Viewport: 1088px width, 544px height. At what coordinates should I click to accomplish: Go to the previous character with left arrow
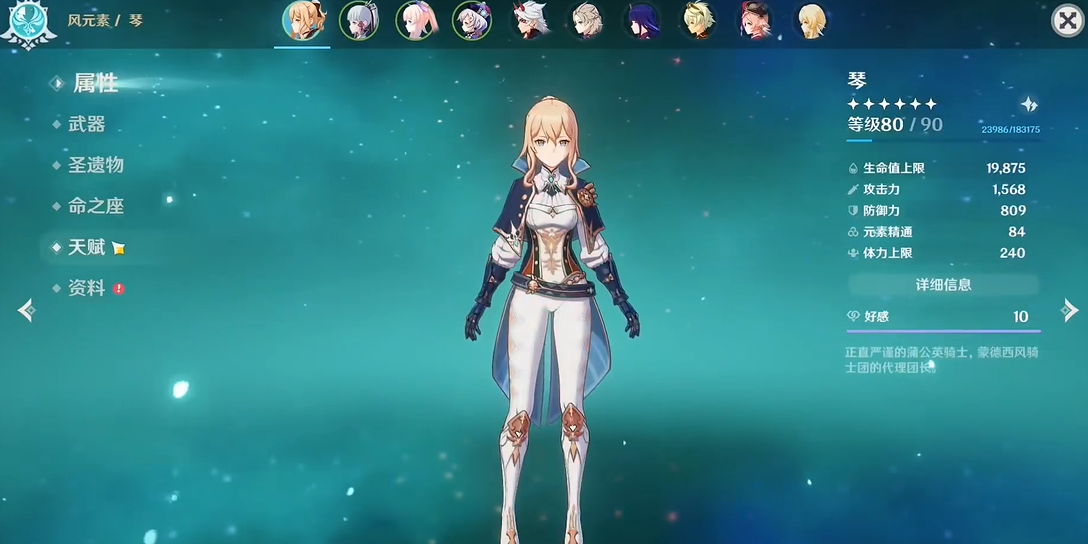tap(26, 311)
